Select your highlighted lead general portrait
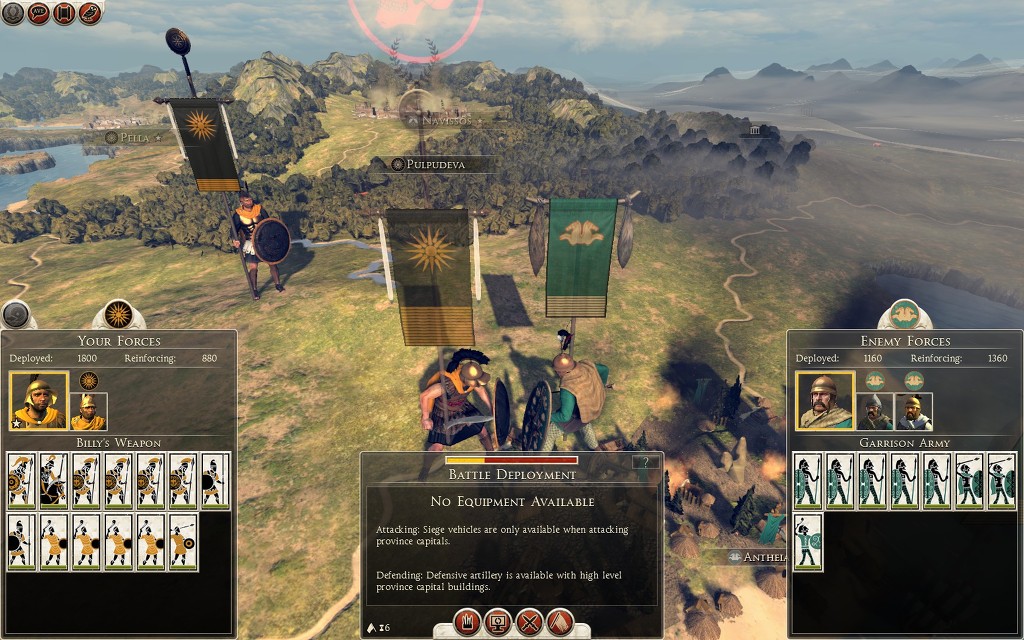 point(39,401)
